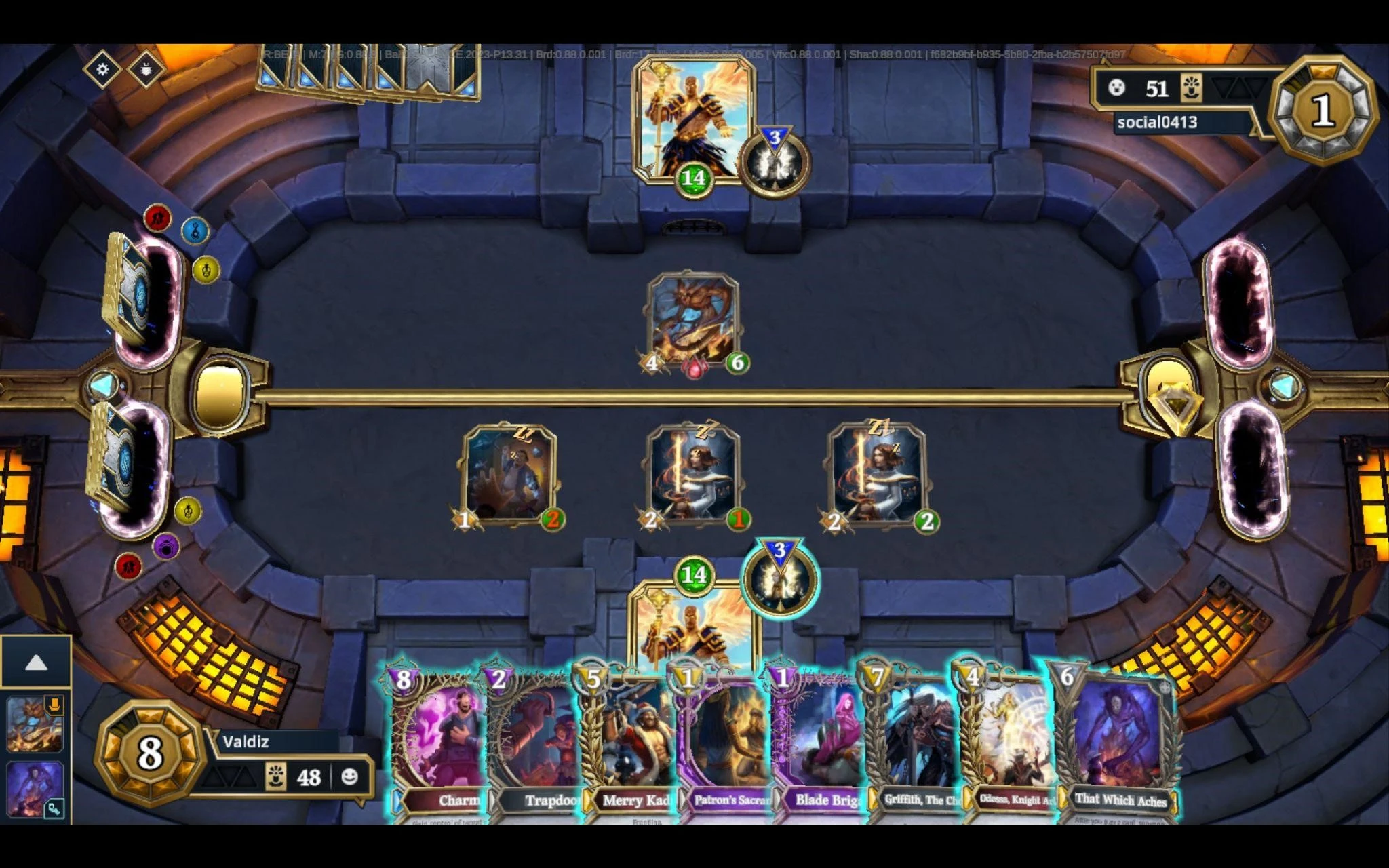Select your sleeping 1/2 creature
This screenshot has width=1389, height=868.
tap(509, 475)
